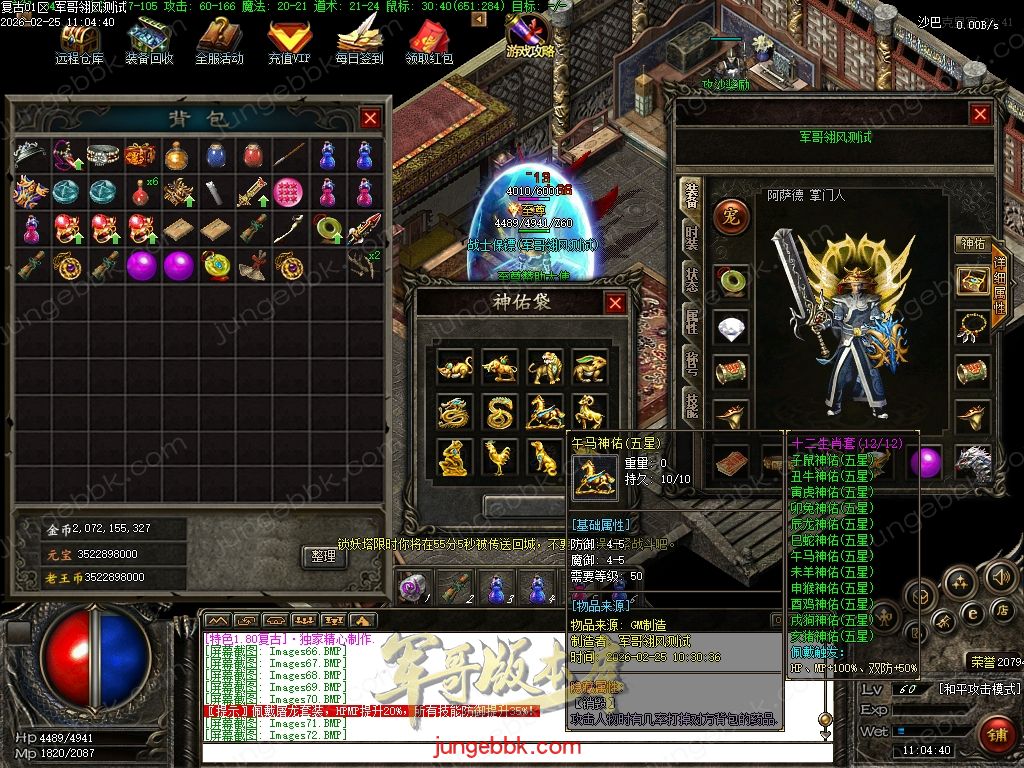The height and width of the screenshot is (768, 1024).
Task: Click the 神佑 button on character panel
Action: (973, 243)
